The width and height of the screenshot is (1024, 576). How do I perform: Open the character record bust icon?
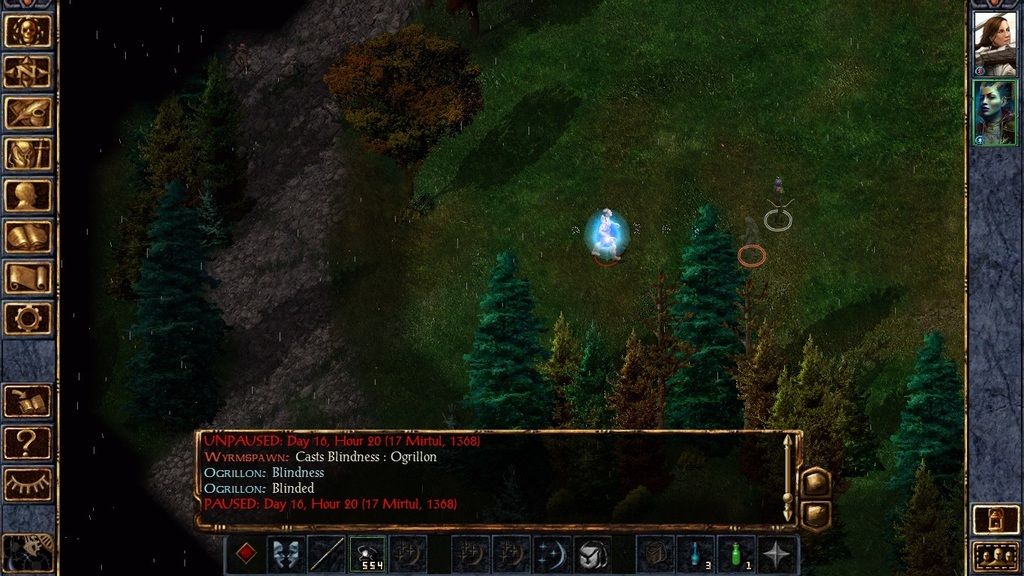point(28,195)
